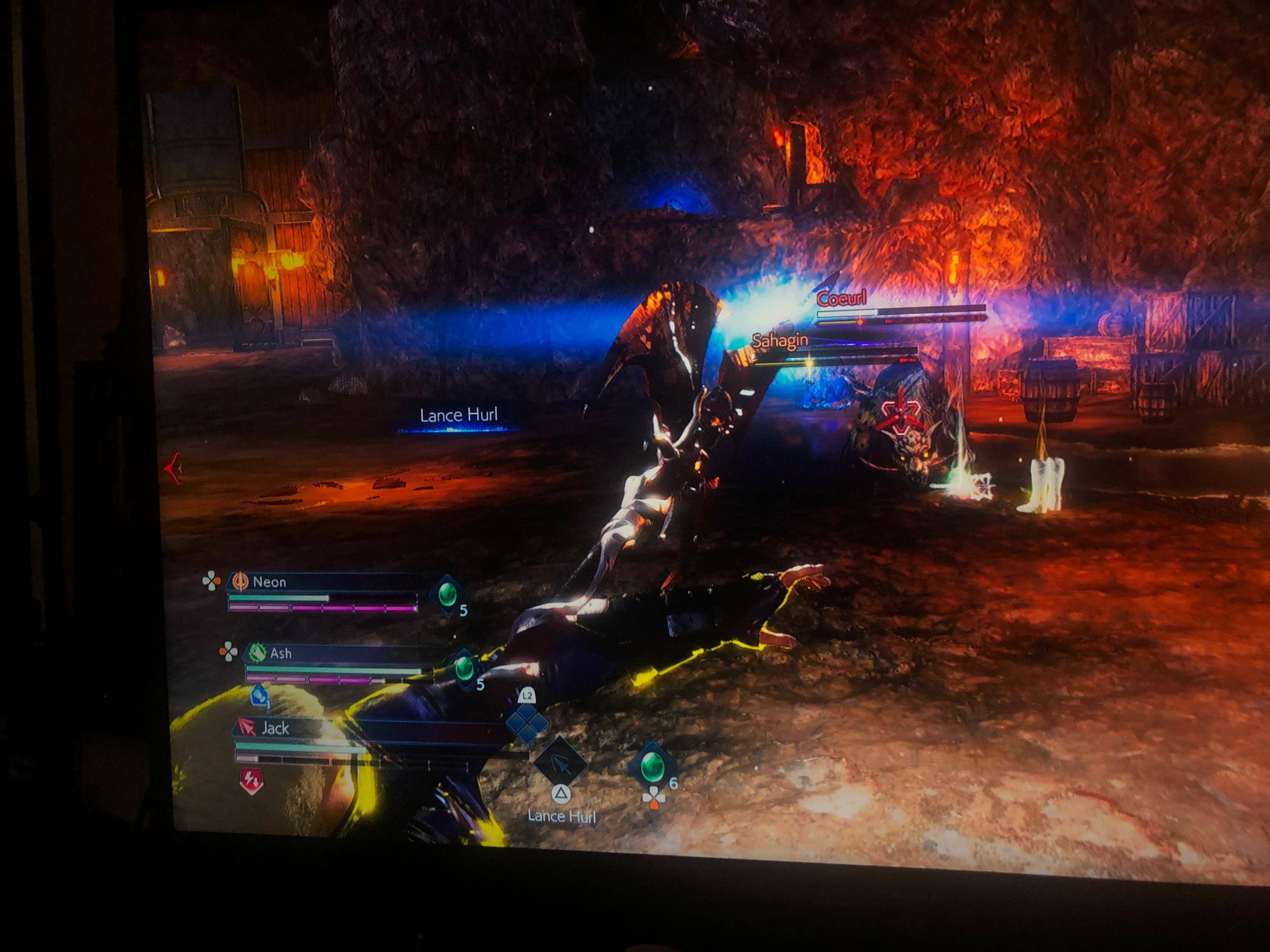Select Jack's party nameplate
This screenshot has width=1270, height=952.
coord(275,729)
